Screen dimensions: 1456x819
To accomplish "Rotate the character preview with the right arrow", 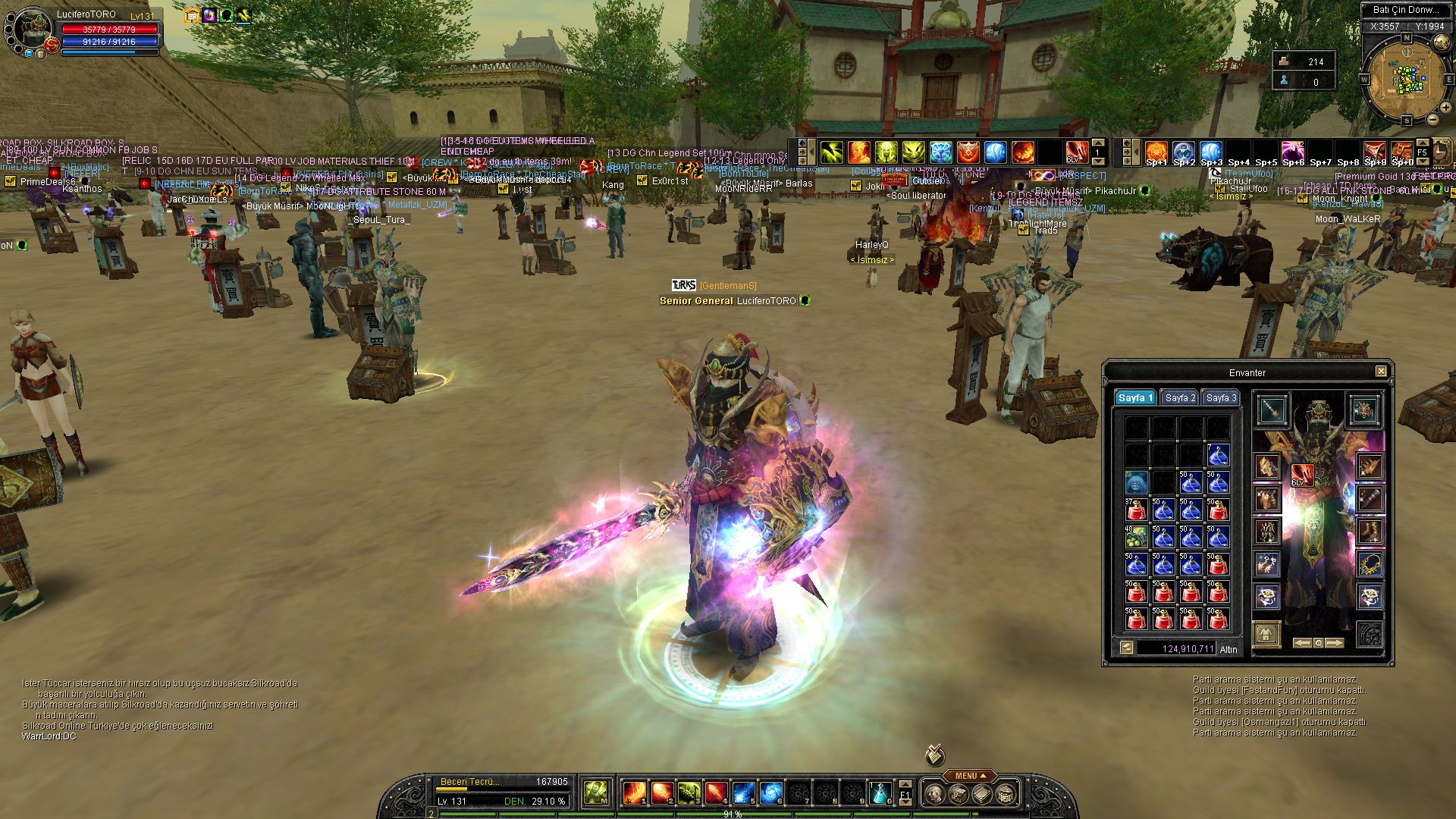I will click(x=1334, y=643).
